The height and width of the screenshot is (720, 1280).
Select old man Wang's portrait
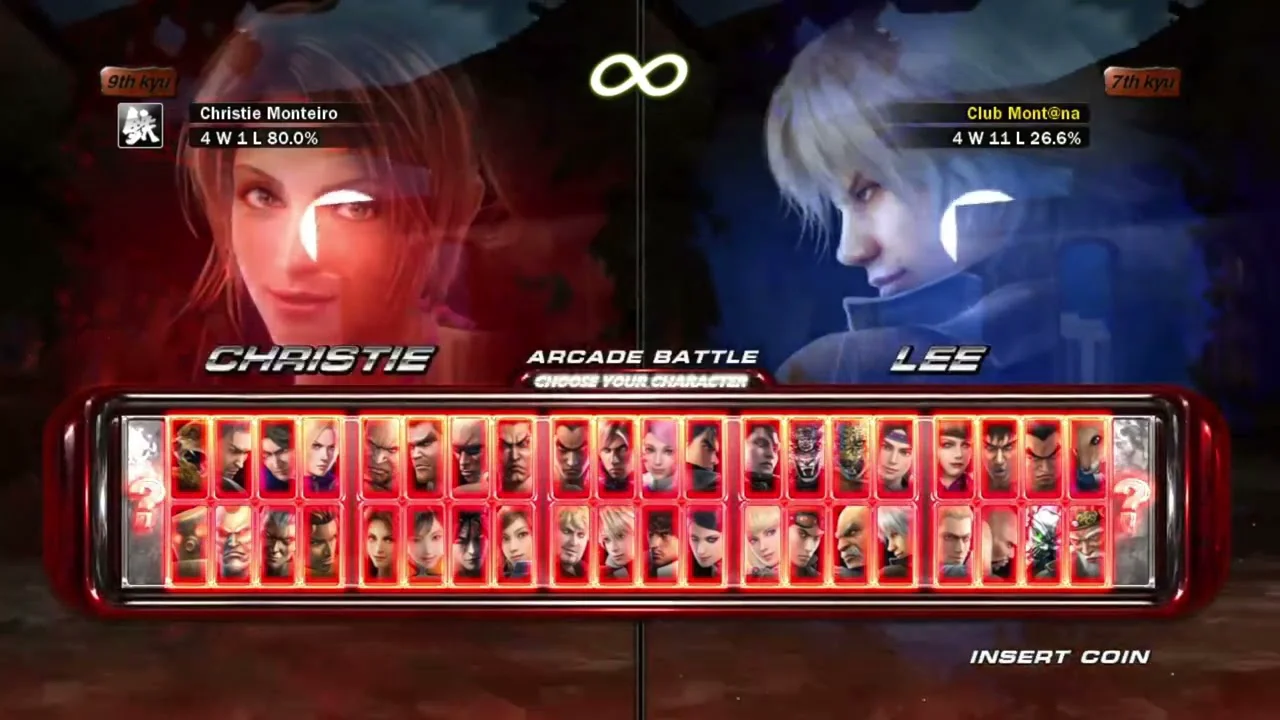[1087, 544]
